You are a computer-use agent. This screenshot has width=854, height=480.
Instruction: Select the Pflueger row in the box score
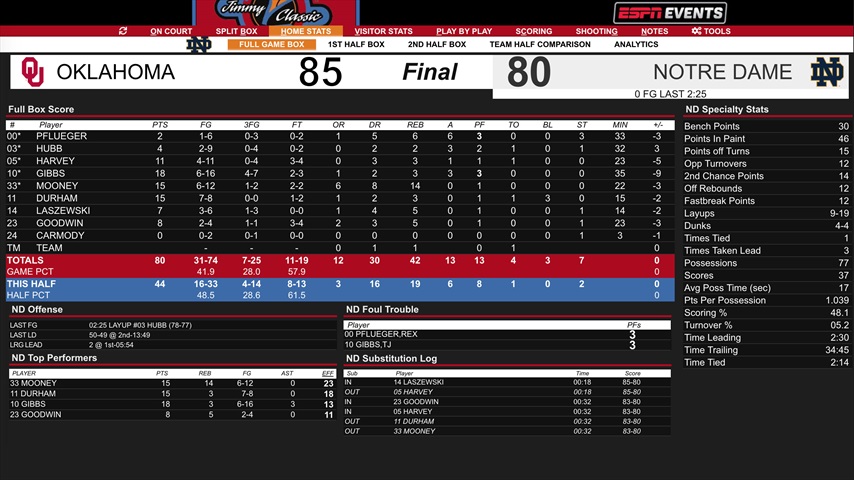[x=61, y=136]
